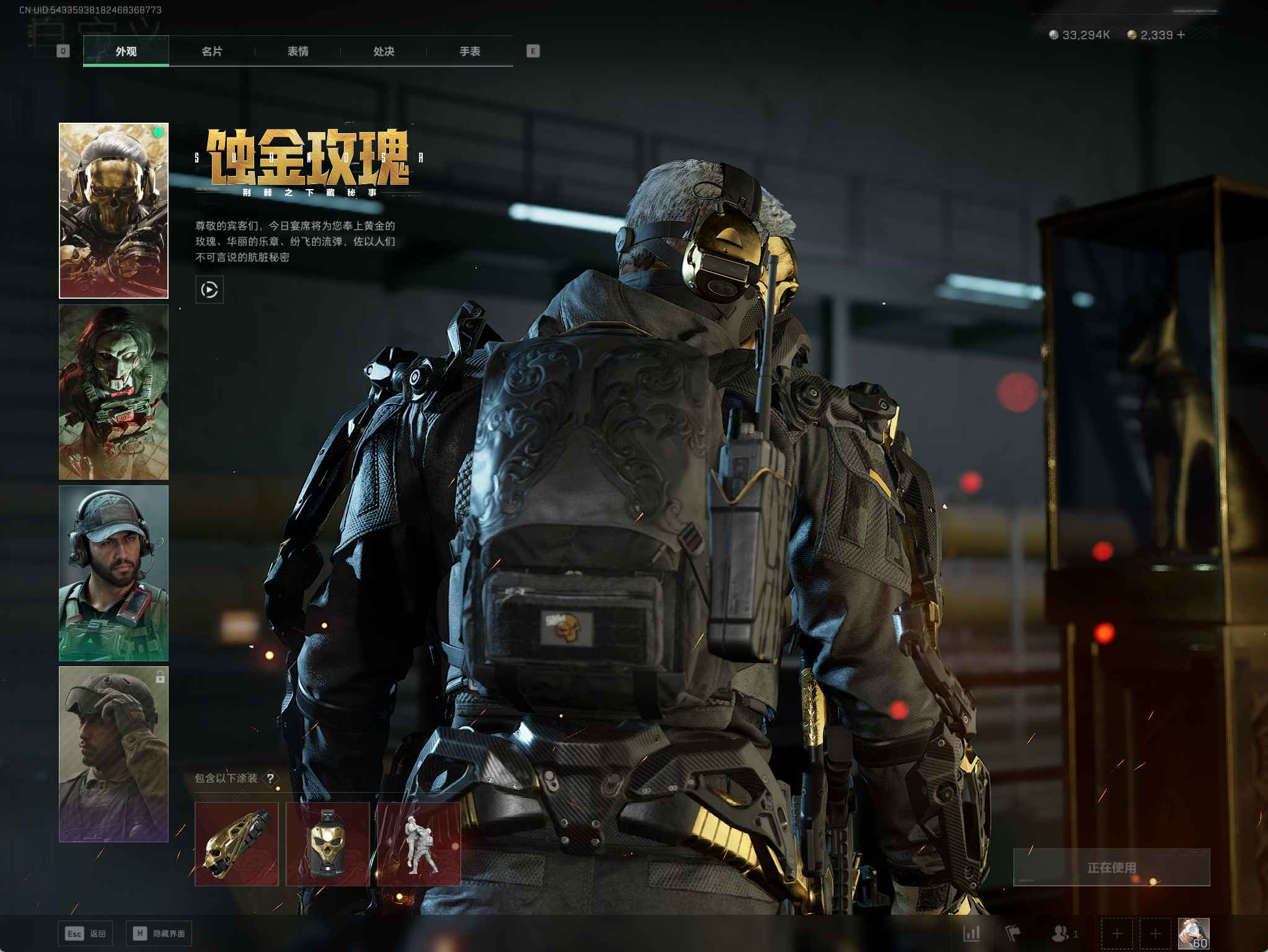Viewport: 1268px width, 952px height.
Task: View the gold skull grenade skin item
Action: coord(327,844)
